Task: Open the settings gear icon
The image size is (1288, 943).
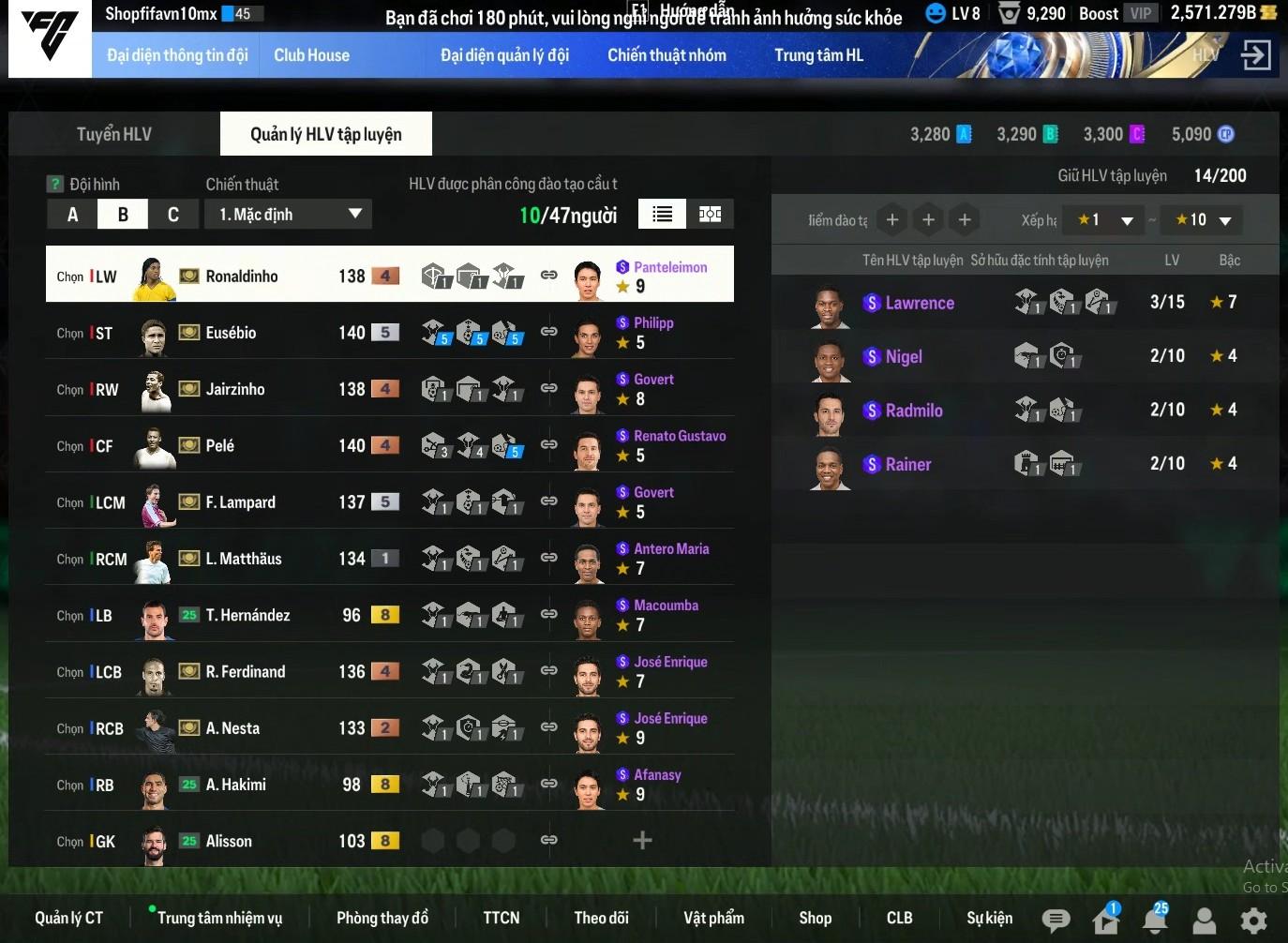Action: point(1253,920)
